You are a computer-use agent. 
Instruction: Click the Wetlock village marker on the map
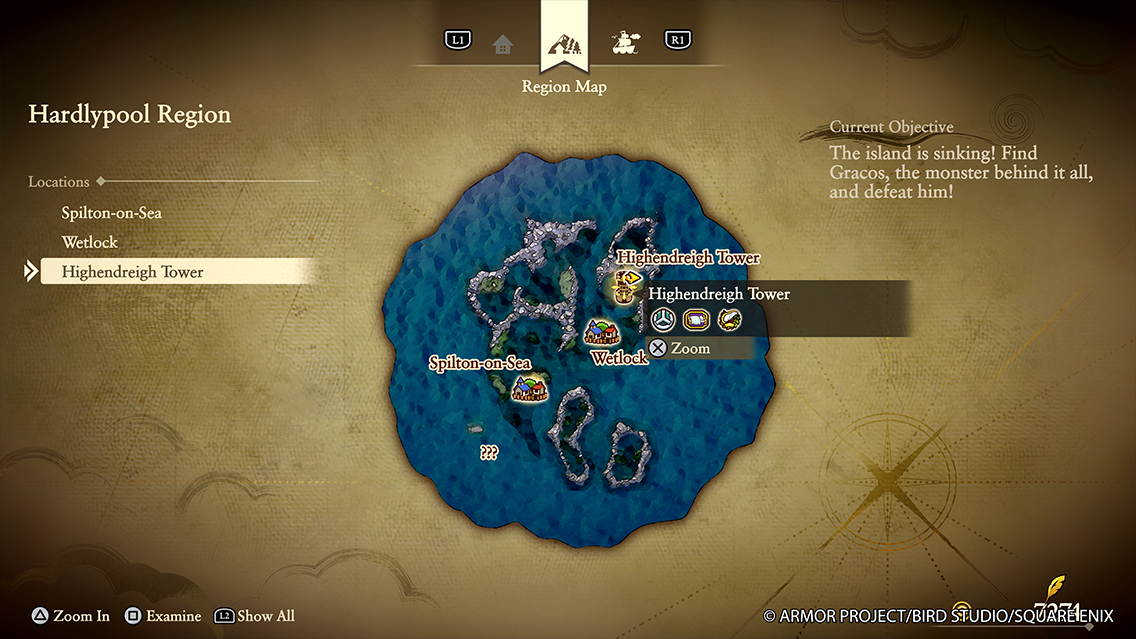tap(601, 333)
